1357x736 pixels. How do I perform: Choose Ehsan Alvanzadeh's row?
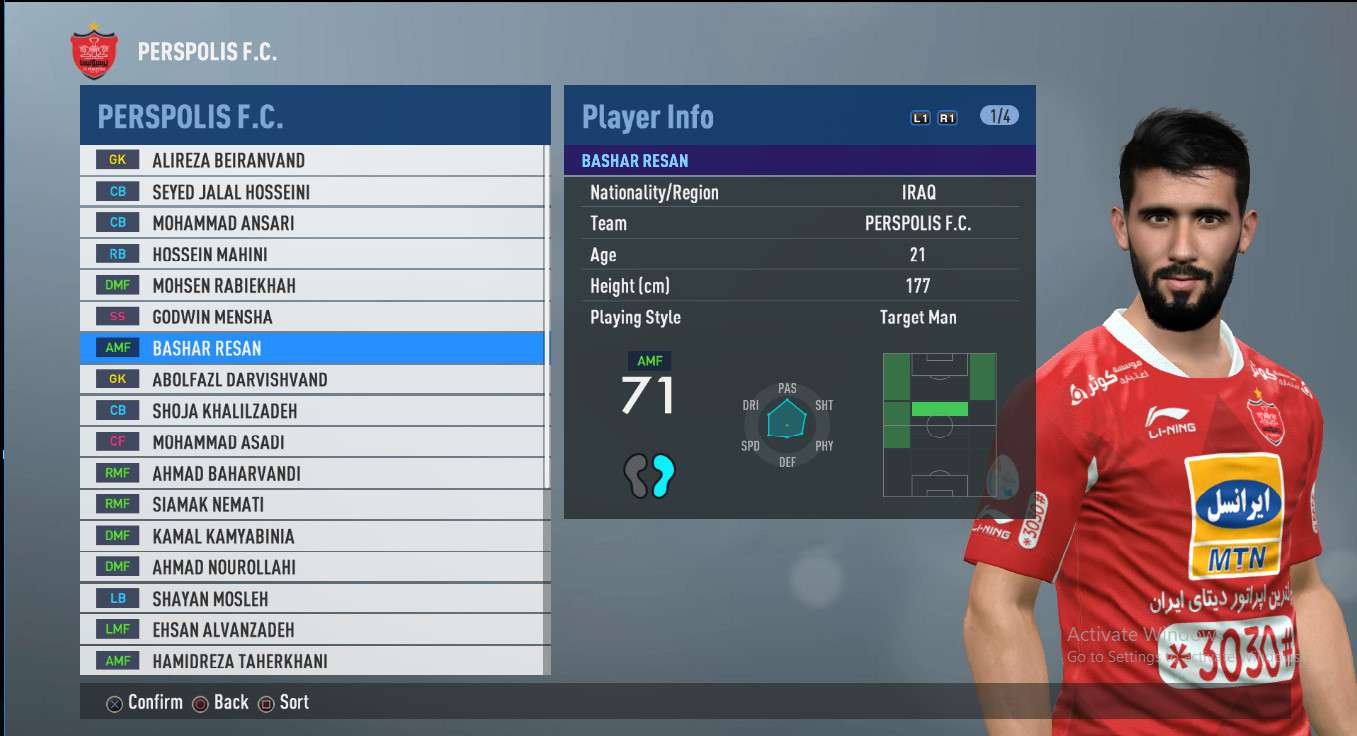223,630
